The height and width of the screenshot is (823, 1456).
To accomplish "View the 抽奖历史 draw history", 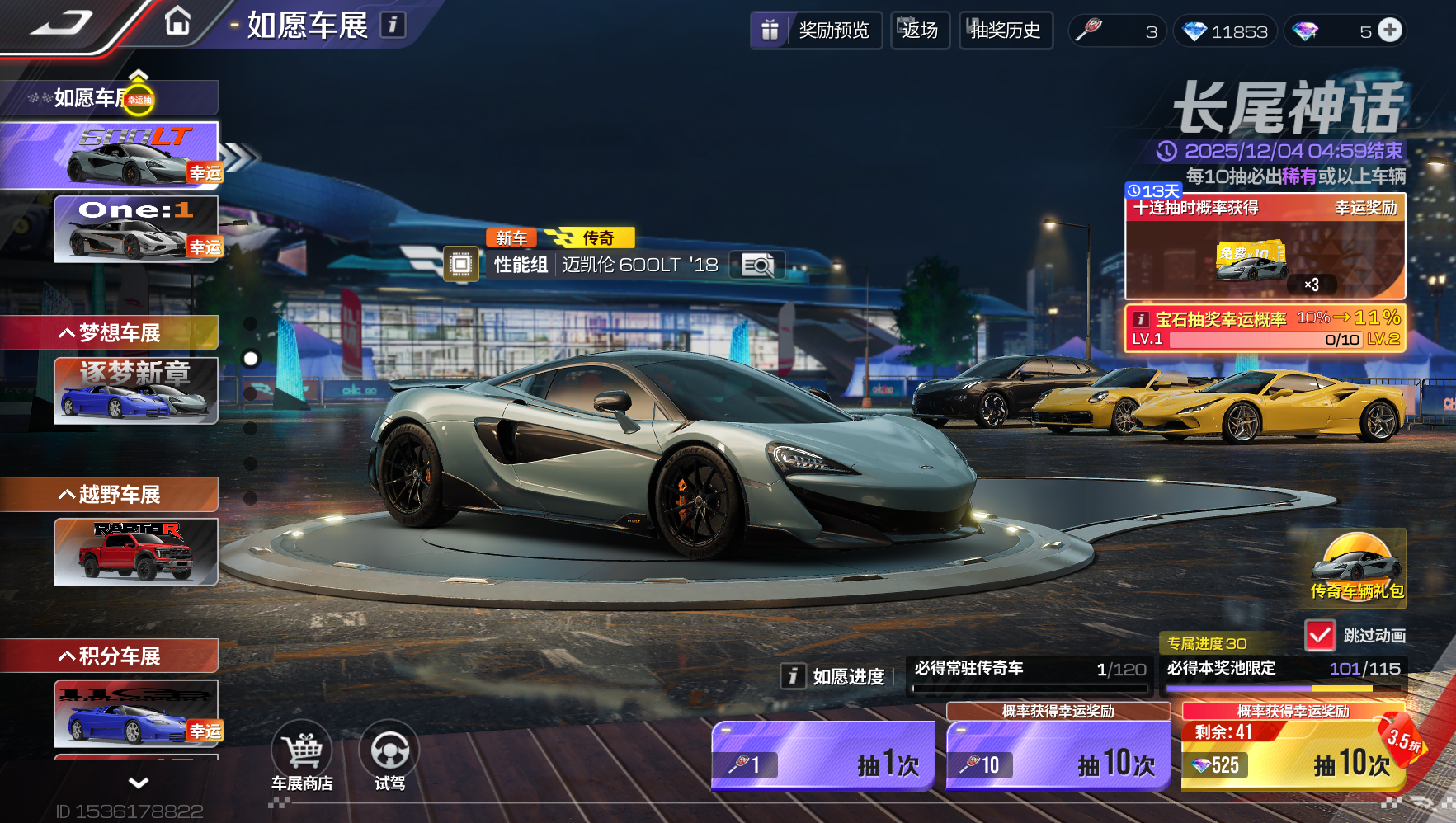I will (1005, 31).
